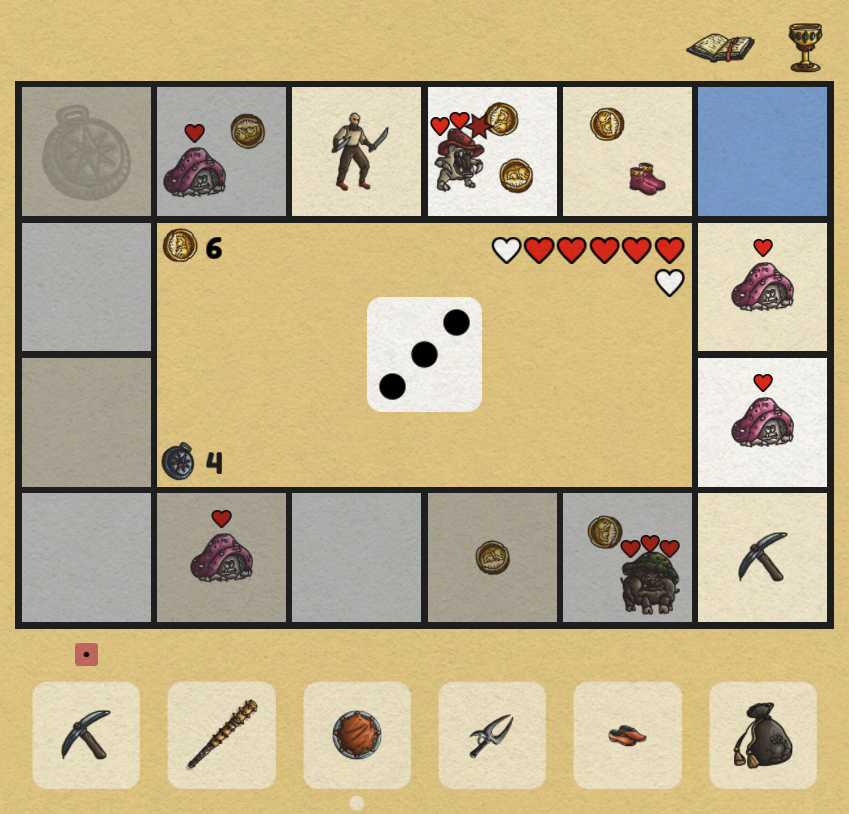
Task: Open the black pouch inventory slot
Action: [763, 735]
